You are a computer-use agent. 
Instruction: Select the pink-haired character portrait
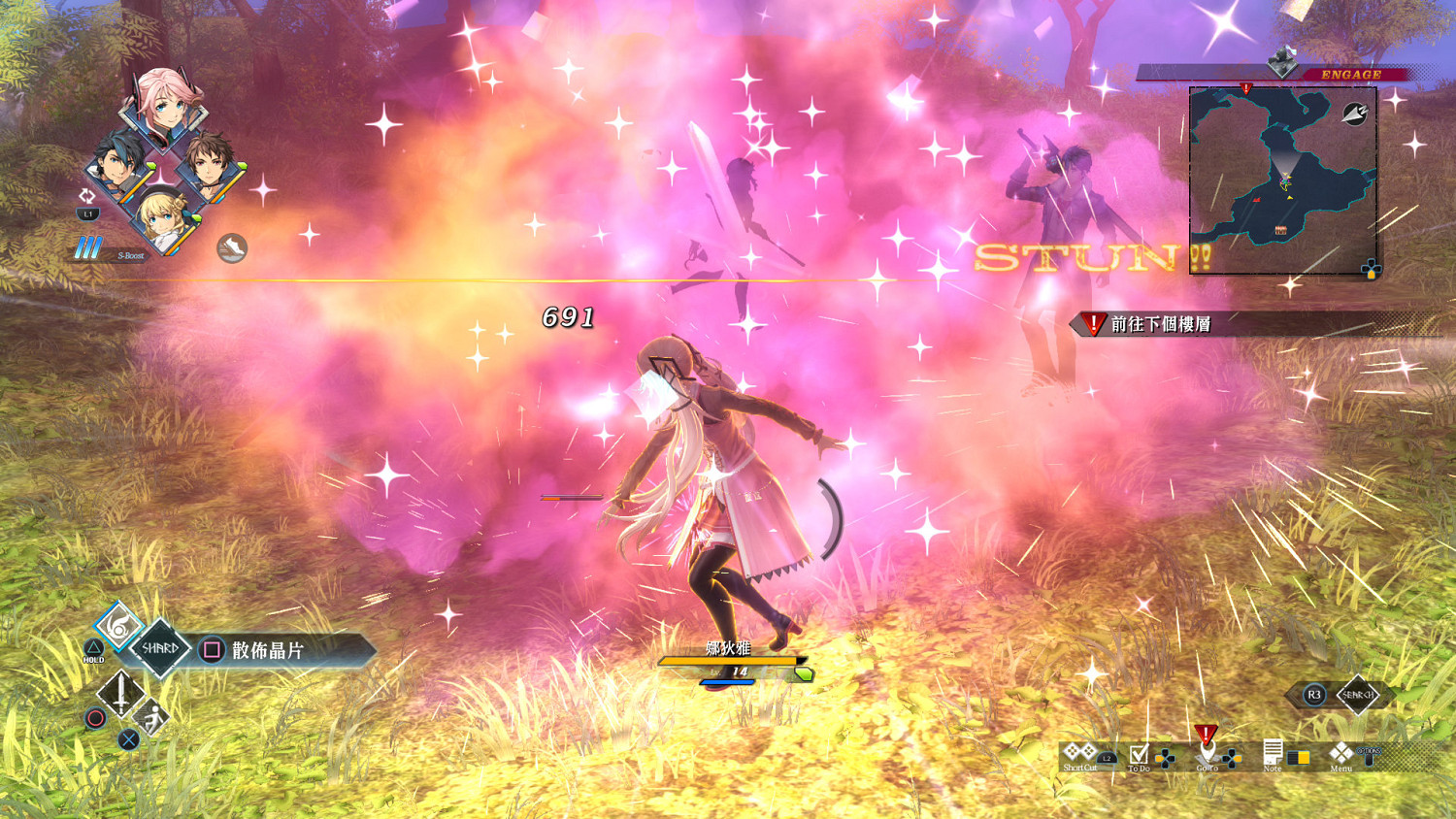tap(163, 105)
